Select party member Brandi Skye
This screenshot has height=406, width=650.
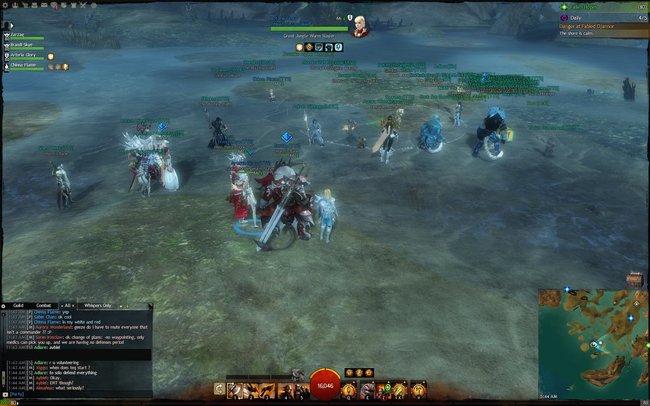coord(24,45)
